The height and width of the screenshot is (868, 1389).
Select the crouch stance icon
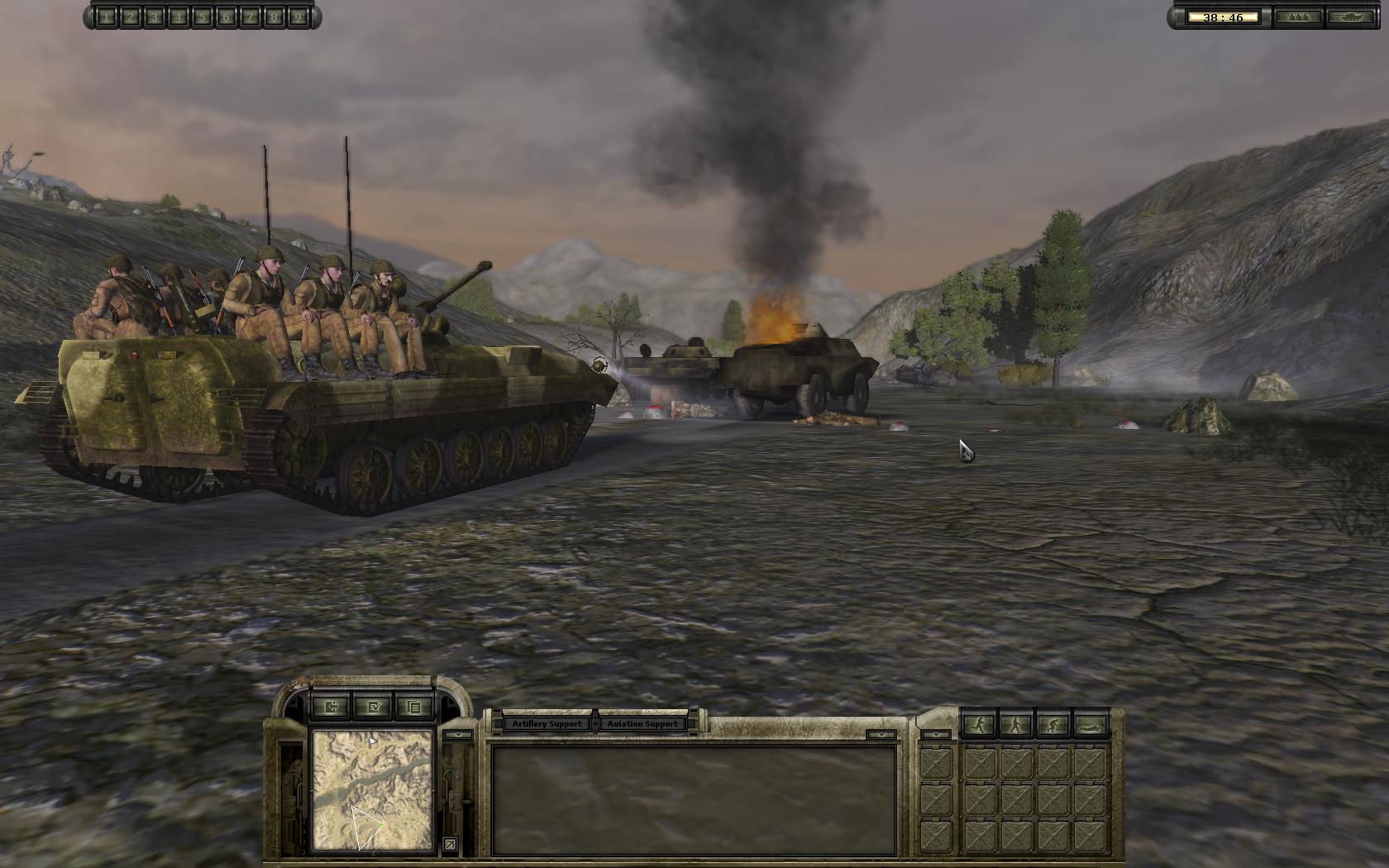click(1052, 725)
